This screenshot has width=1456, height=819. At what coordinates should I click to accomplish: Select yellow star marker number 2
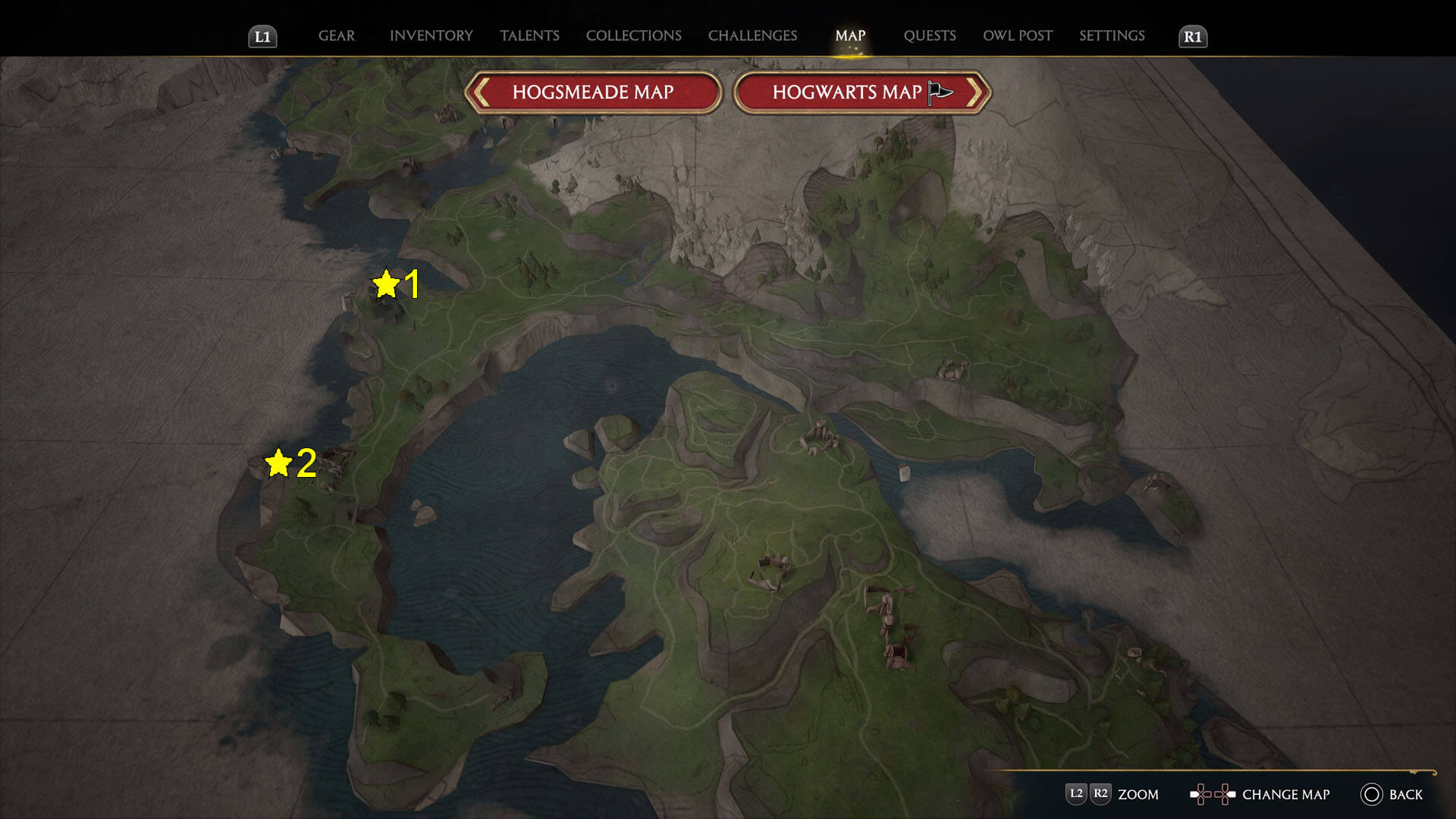click(278, 463)
